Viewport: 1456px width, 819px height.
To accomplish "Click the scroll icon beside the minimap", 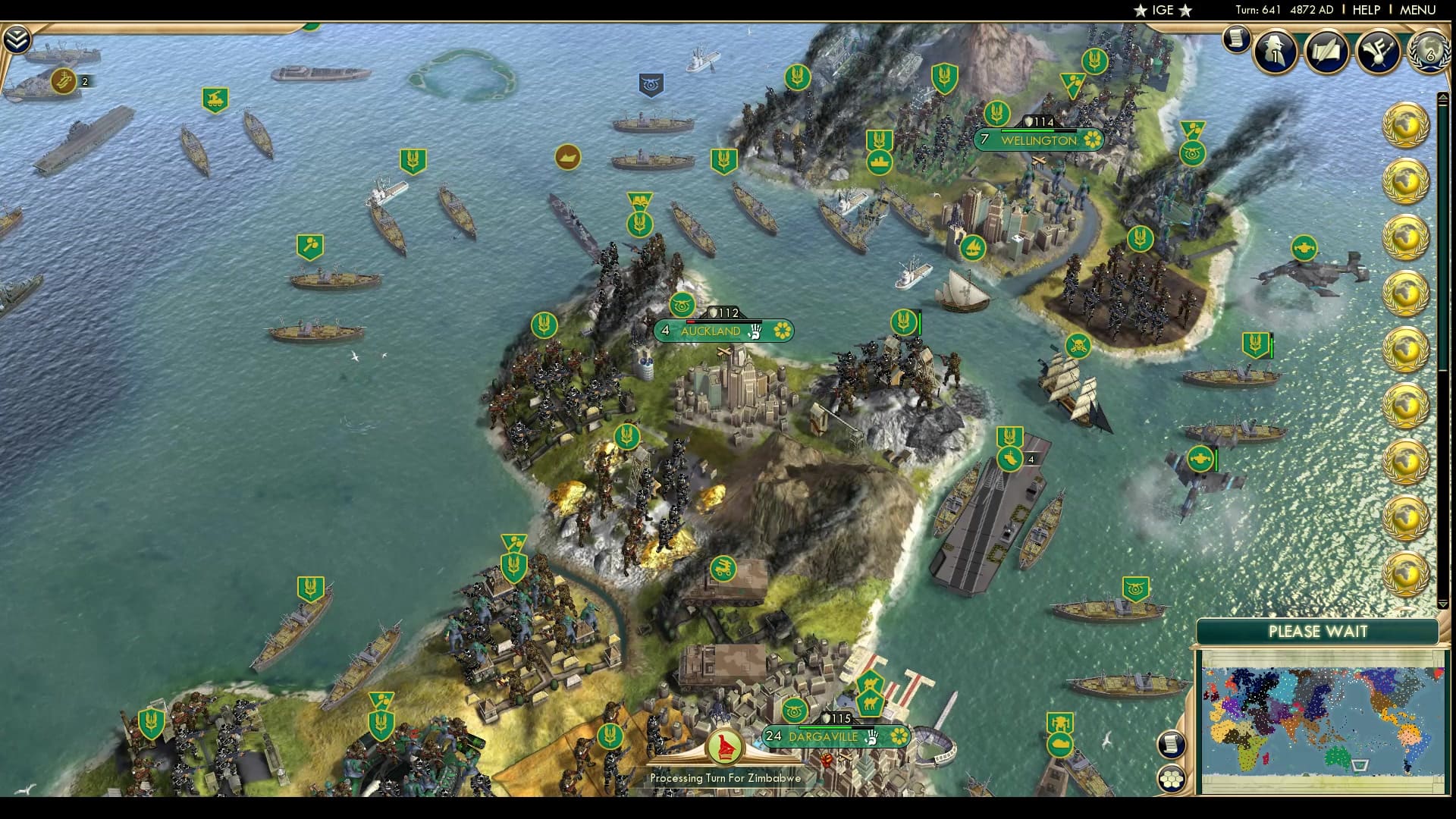I will coord(1170,743).
